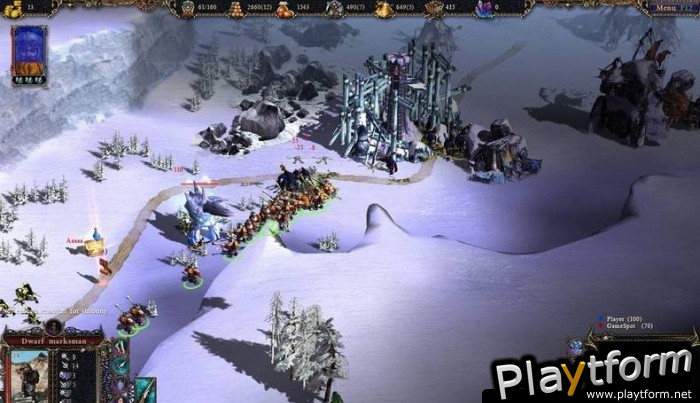This screenshot has height=403, width=700.
Task: Click the blue orb beside the minimap
Action: click(x=575, y=346)
